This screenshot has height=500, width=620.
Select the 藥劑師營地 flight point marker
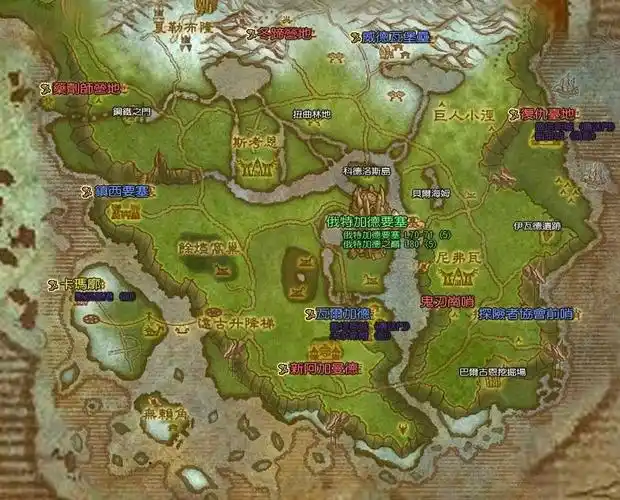(x=46, y=88)
